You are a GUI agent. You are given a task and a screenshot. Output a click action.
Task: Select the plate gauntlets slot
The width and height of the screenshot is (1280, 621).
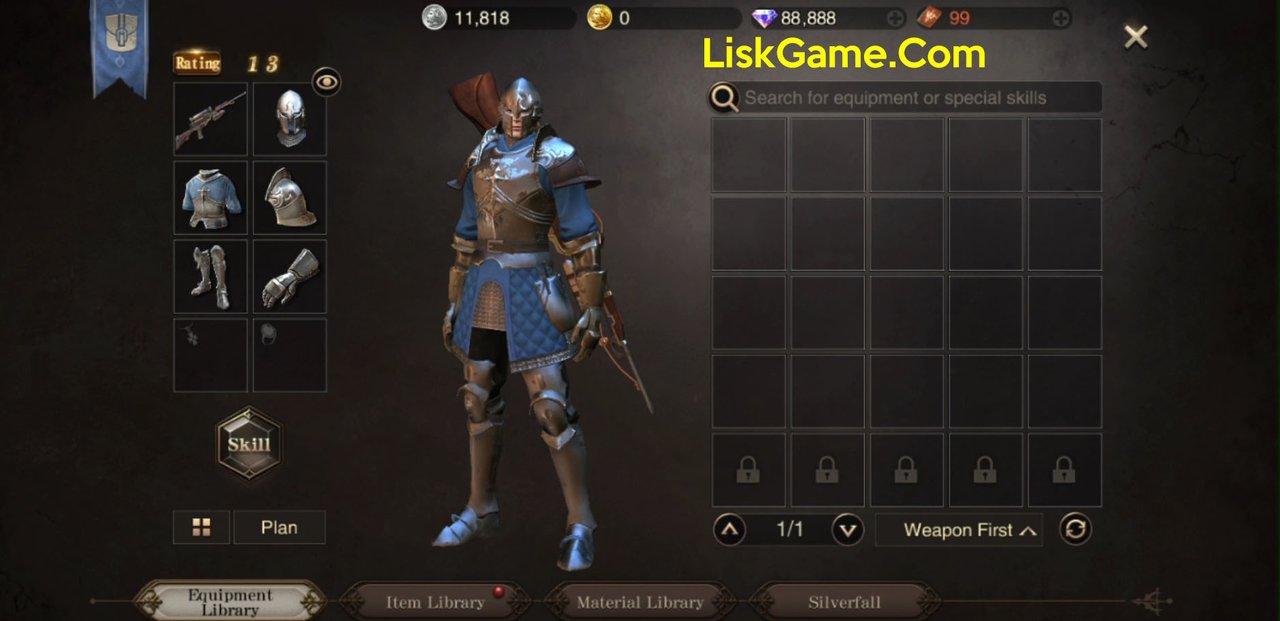point(289,276)
